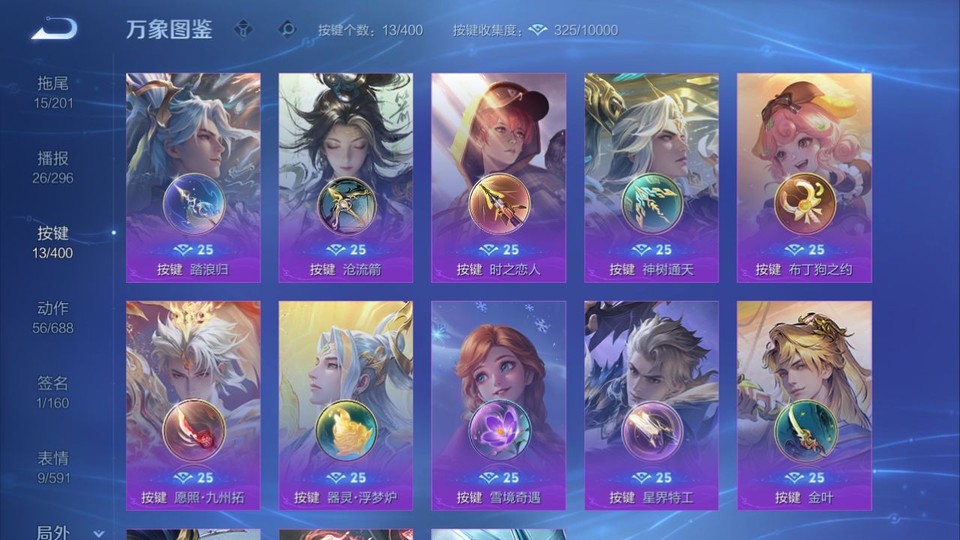Show the 表情 category tab

pyautogui.click(x=54, y=467)
